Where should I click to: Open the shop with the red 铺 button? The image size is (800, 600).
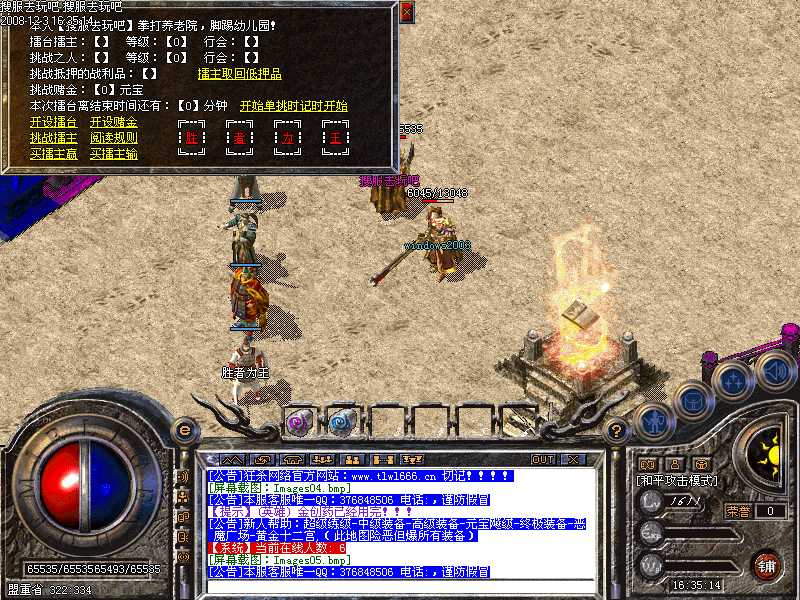pos(765,565)
